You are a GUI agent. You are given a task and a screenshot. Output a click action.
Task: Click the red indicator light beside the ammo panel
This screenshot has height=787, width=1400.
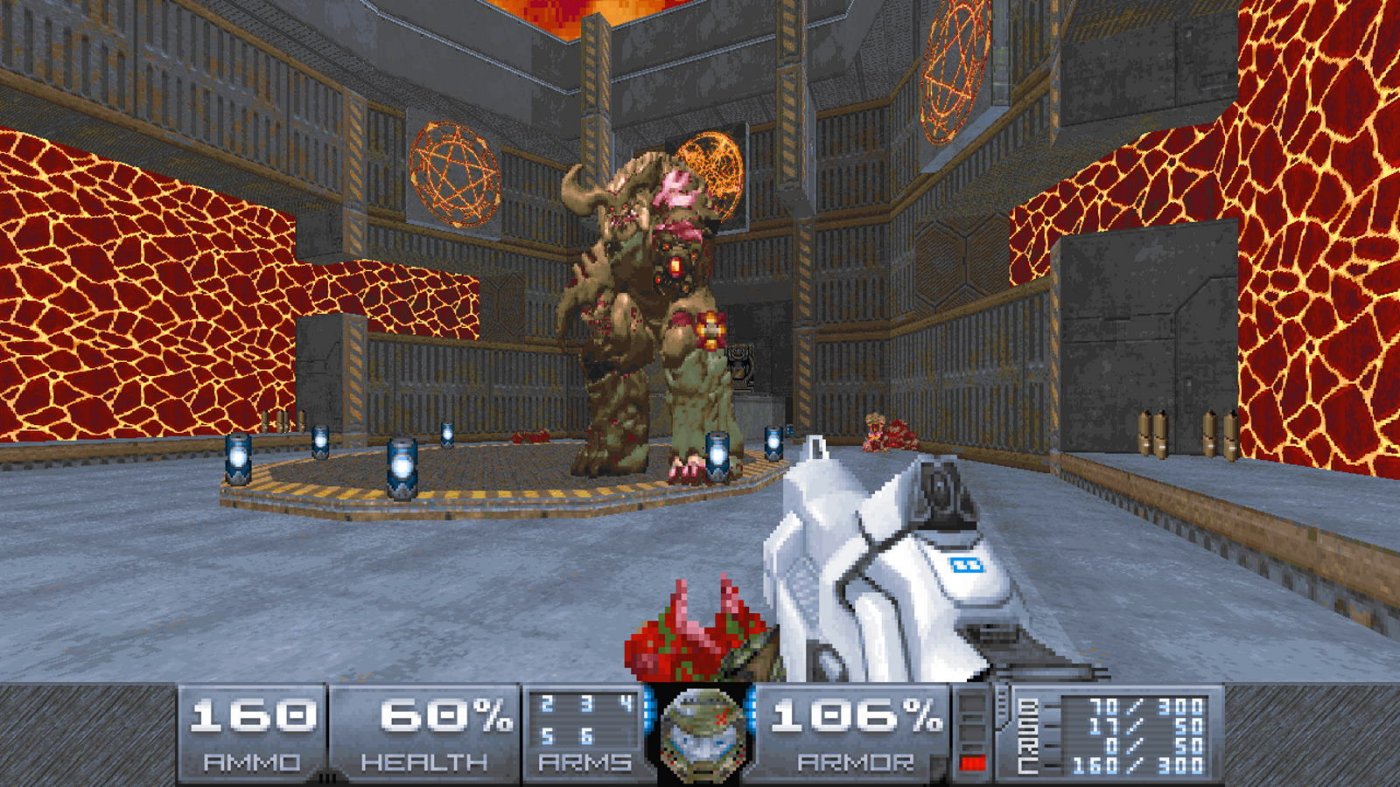pyautogui.click(x=973, y=762)
